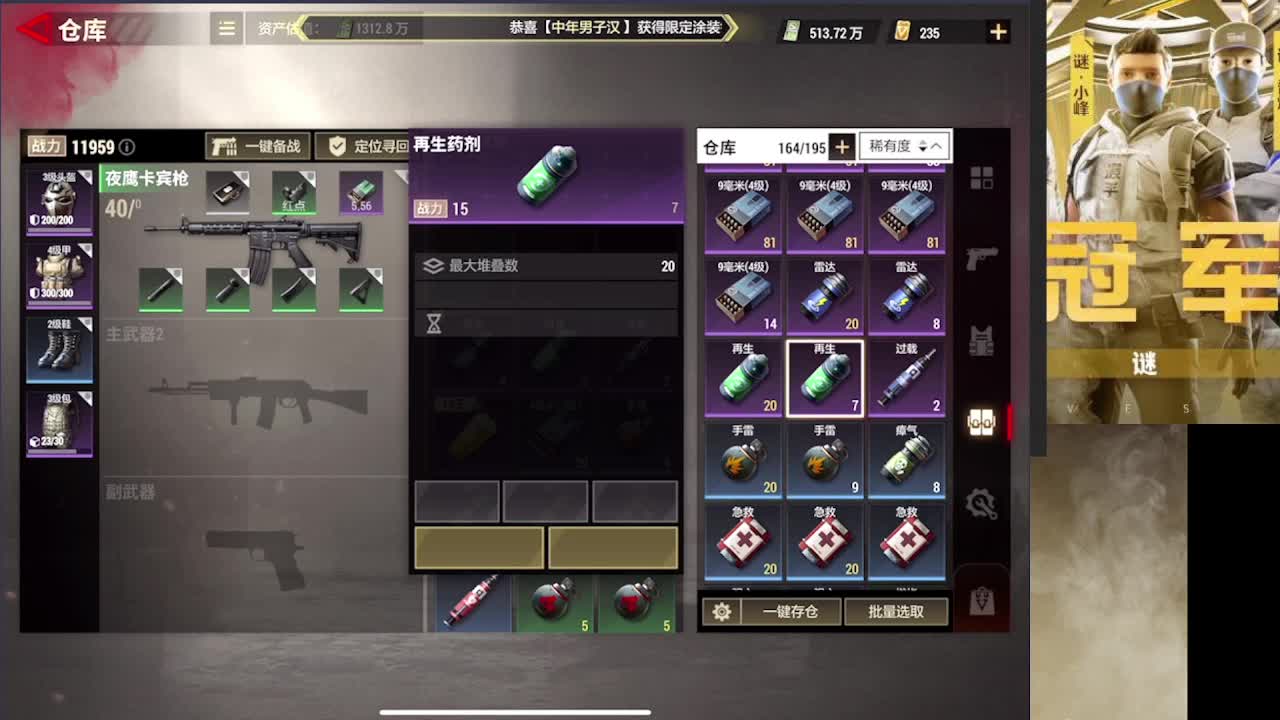
Task: Select the 再生 regeneration item showing 7
Action: click(825, 378)
